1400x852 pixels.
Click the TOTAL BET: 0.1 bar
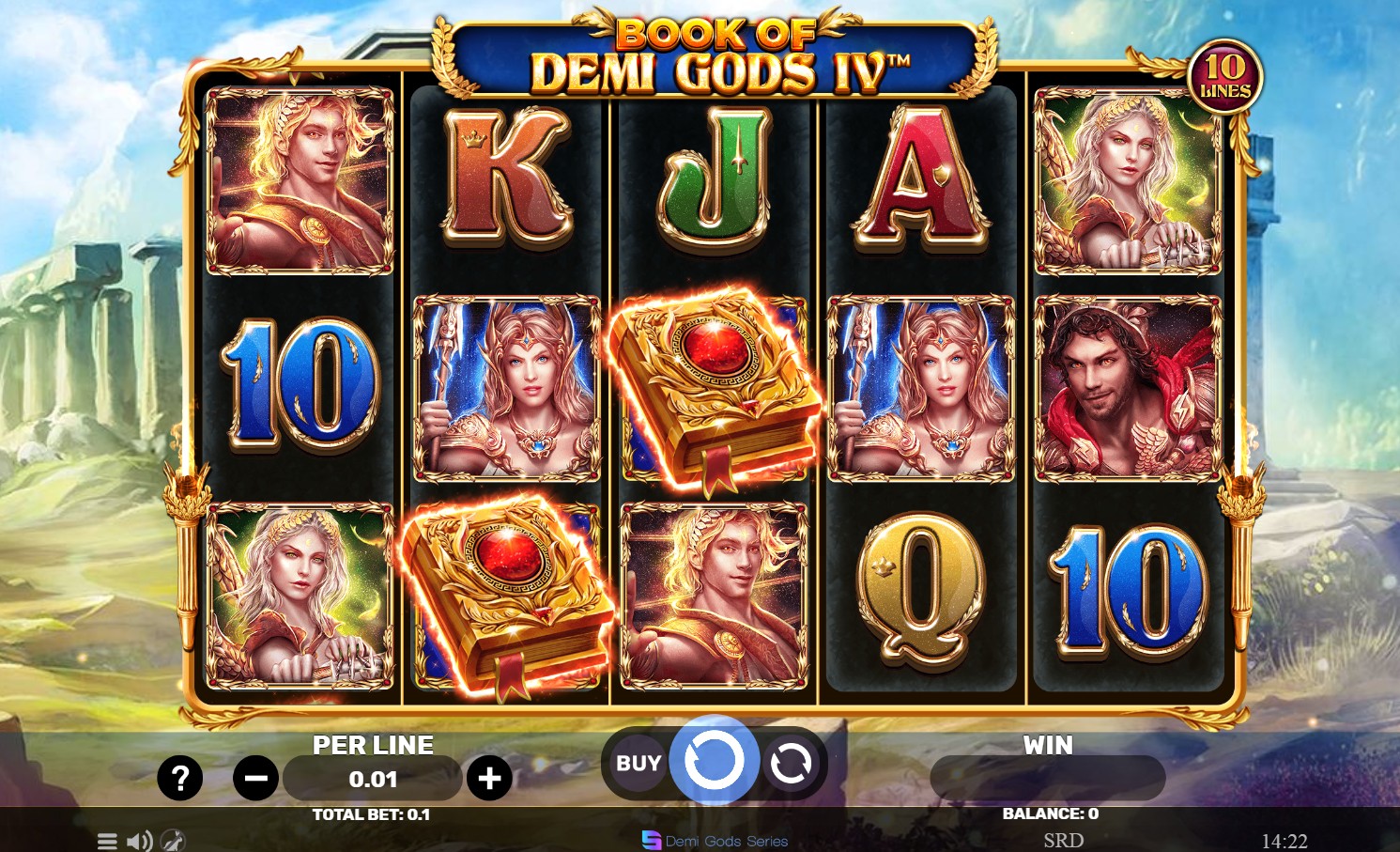coord(373,814)
